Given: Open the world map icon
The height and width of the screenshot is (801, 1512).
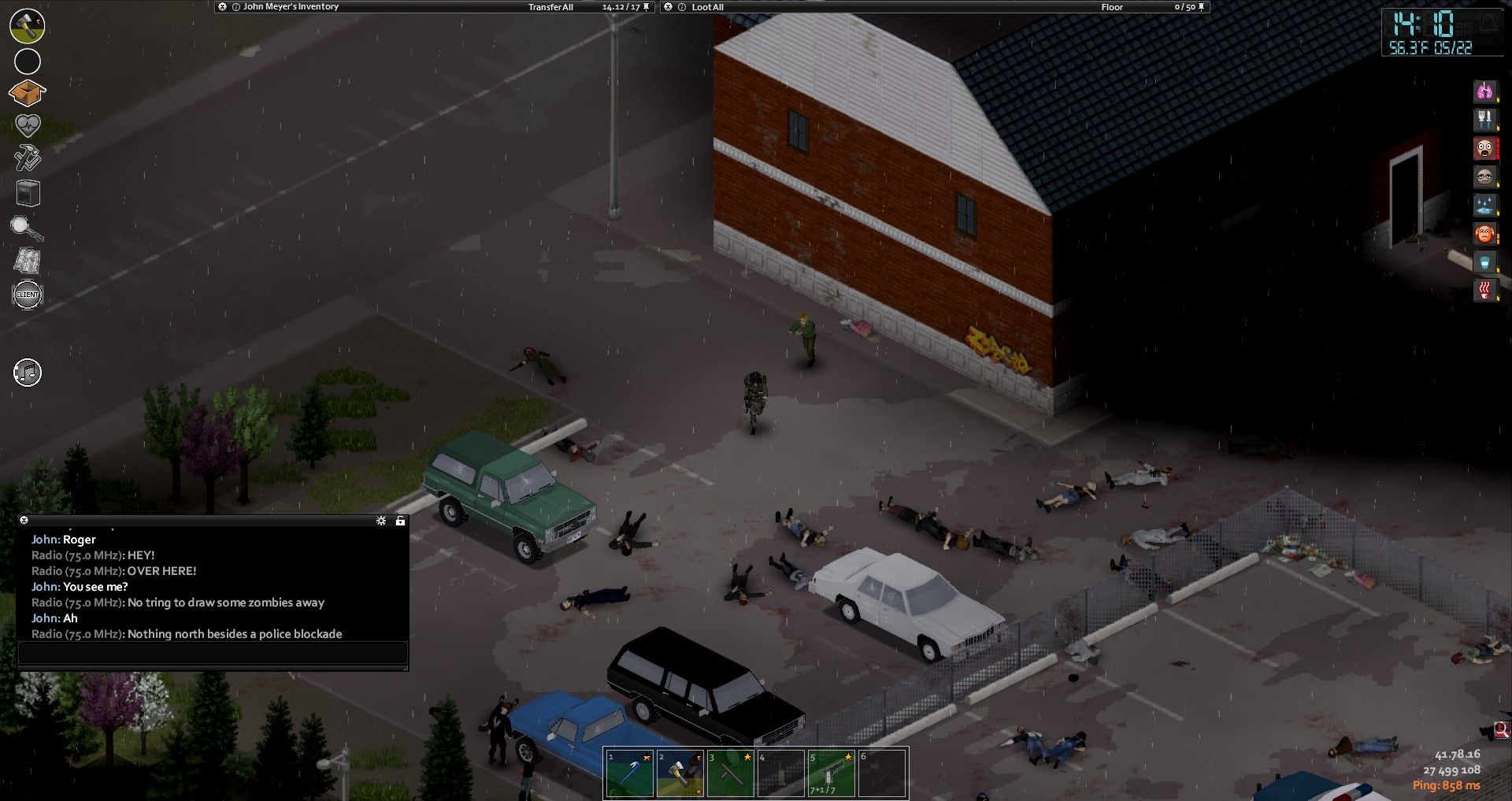Looking at the screenshot, I should coord(28,261).
